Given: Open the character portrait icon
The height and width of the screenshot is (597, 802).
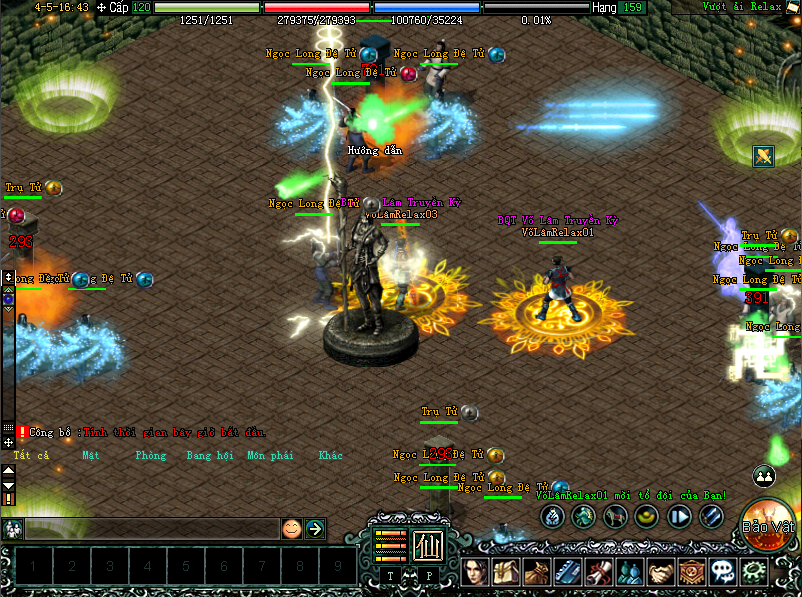Looking at the screenshot, I should coord(475,571).
